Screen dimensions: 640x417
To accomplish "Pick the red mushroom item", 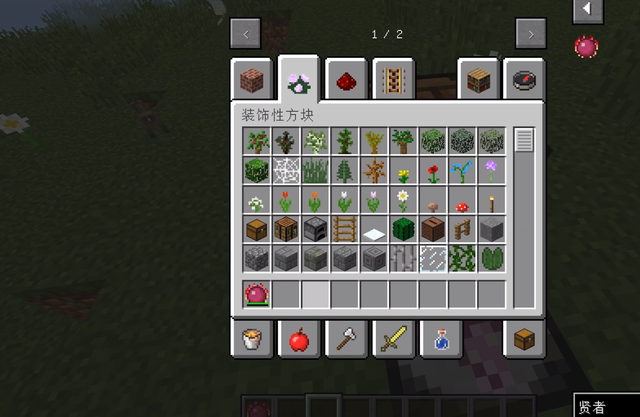I will click(462, 200).
